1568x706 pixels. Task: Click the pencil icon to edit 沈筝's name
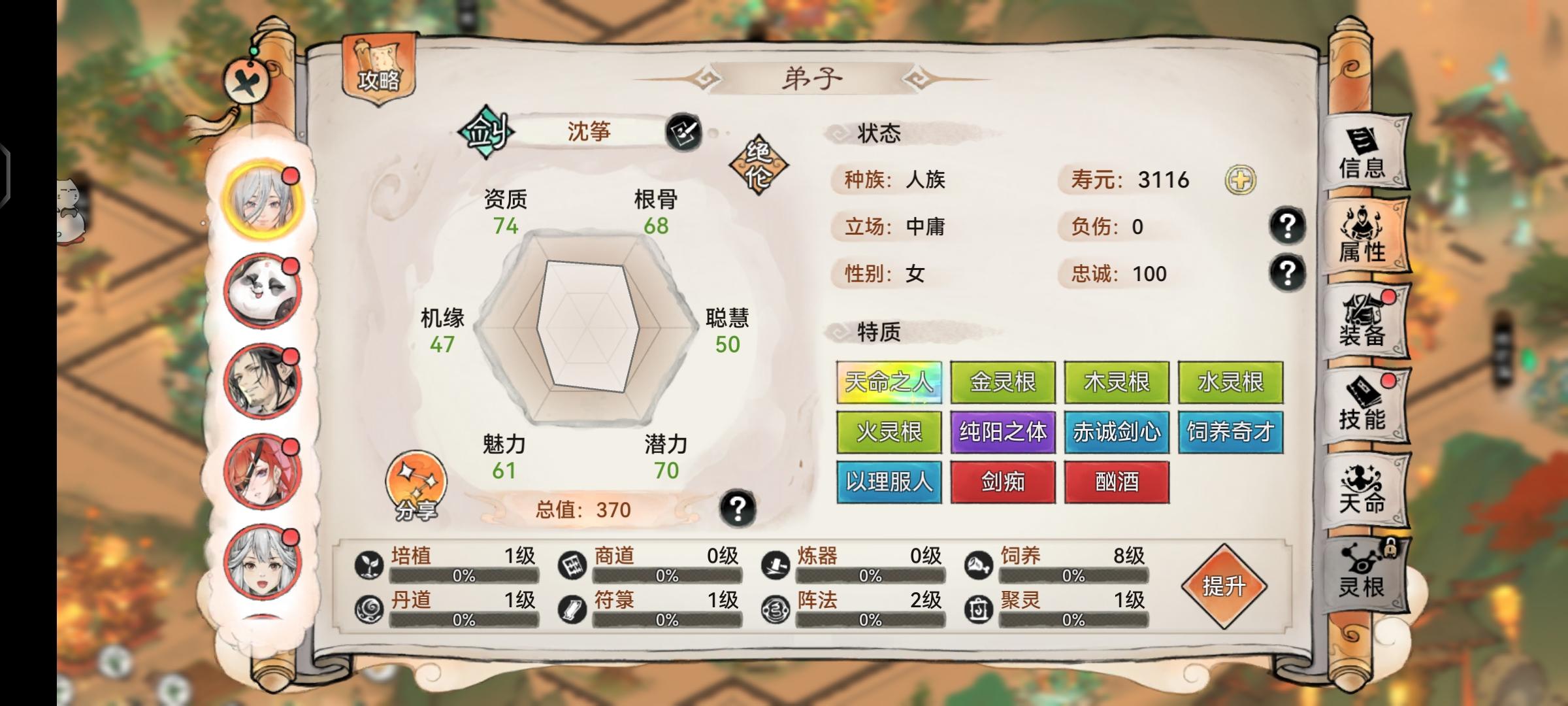(x=682, y=133)
